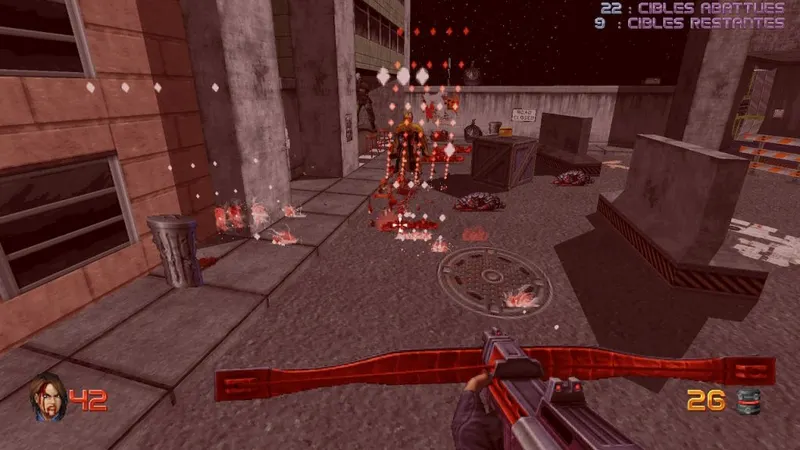Select the ammo type icon
Screen dimensions: 800x450
pos(745,402)
